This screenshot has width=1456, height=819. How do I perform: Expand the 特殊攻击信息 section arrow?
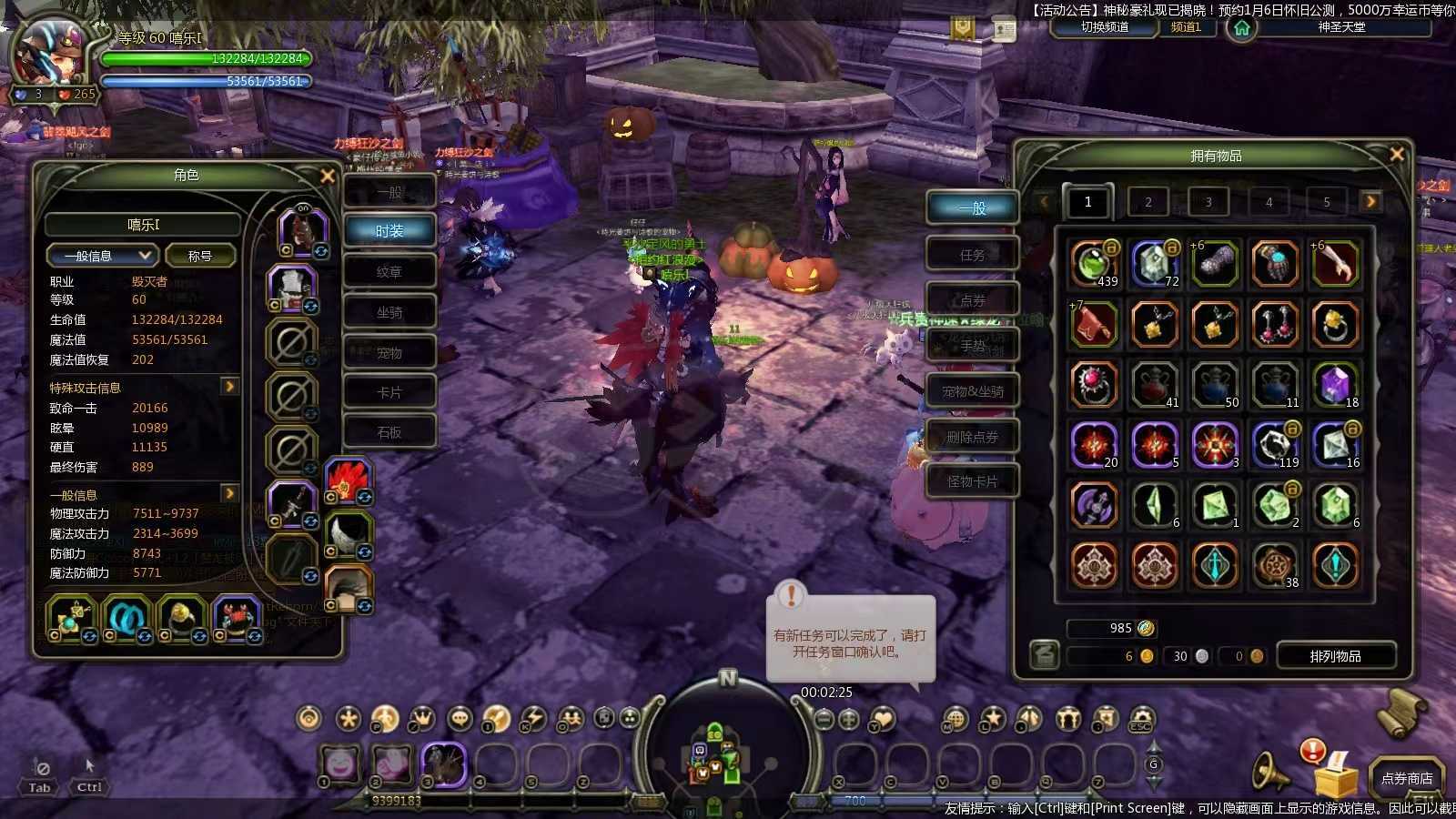(230, 387)
